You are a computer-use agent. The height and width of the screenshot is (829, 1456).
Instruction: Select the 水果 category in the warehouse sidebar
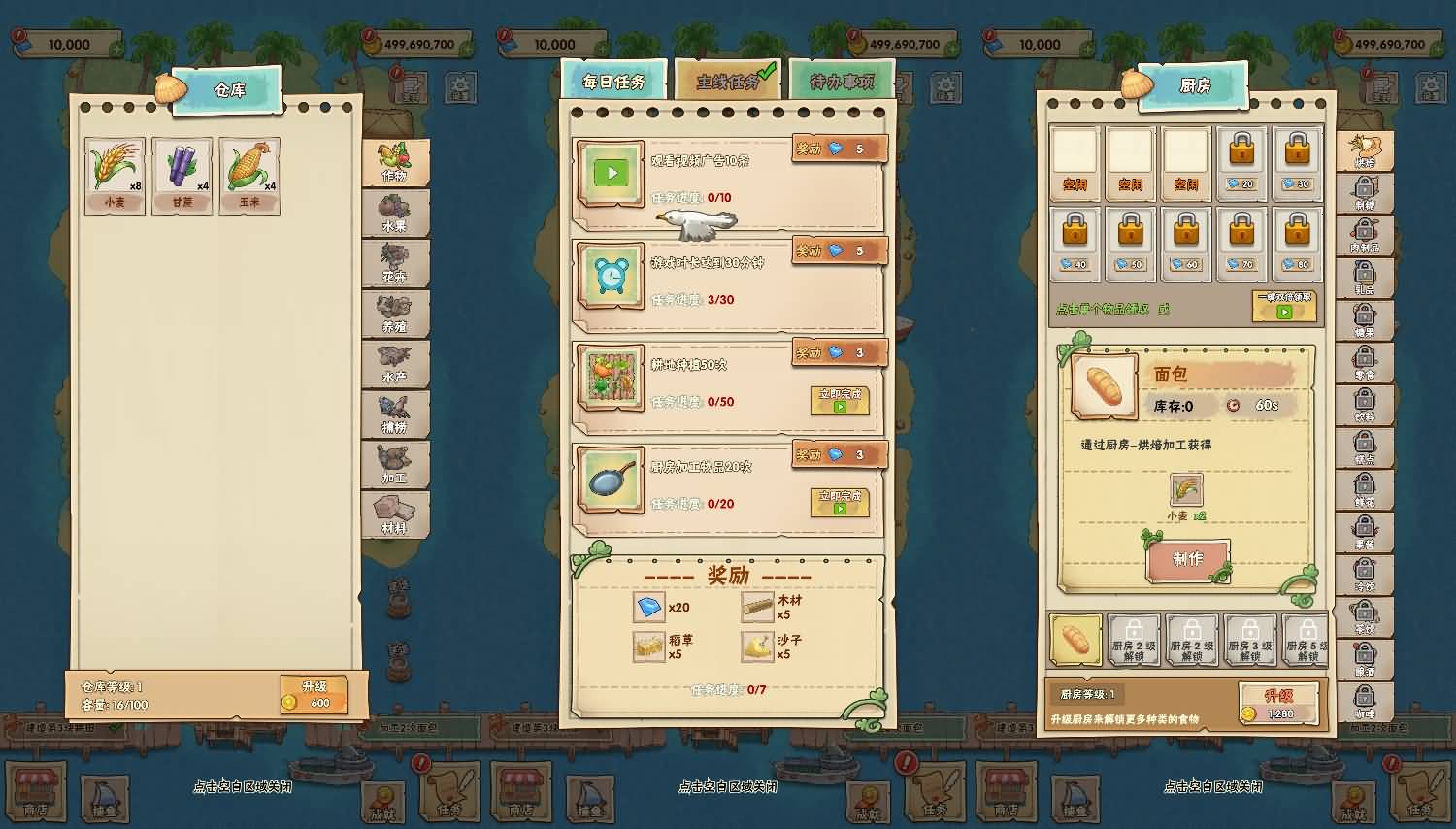pyautogui.click(x=398, y=212)
